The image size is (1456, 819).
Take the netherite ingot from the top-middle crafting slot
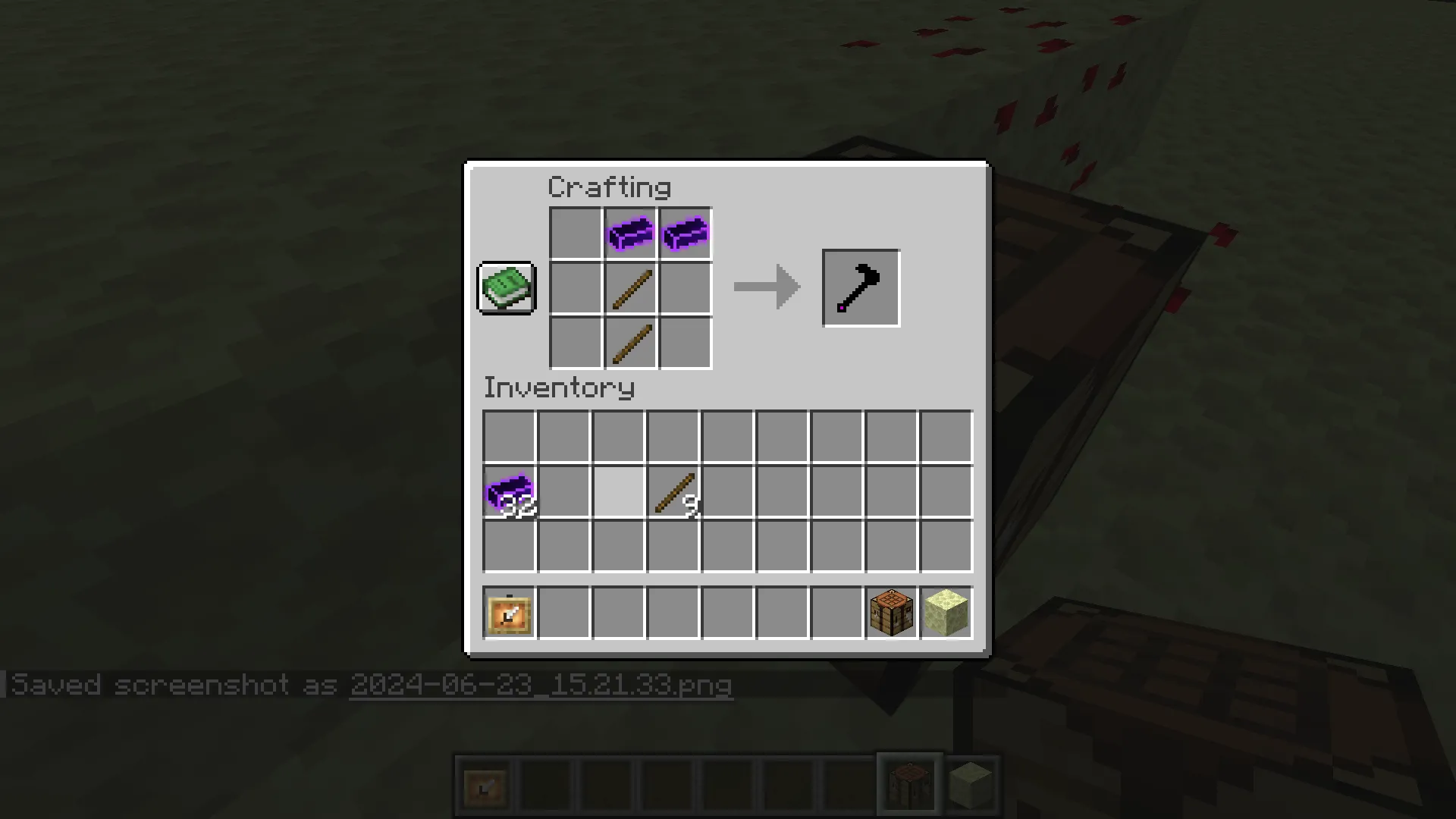click(x=629, y=232)
